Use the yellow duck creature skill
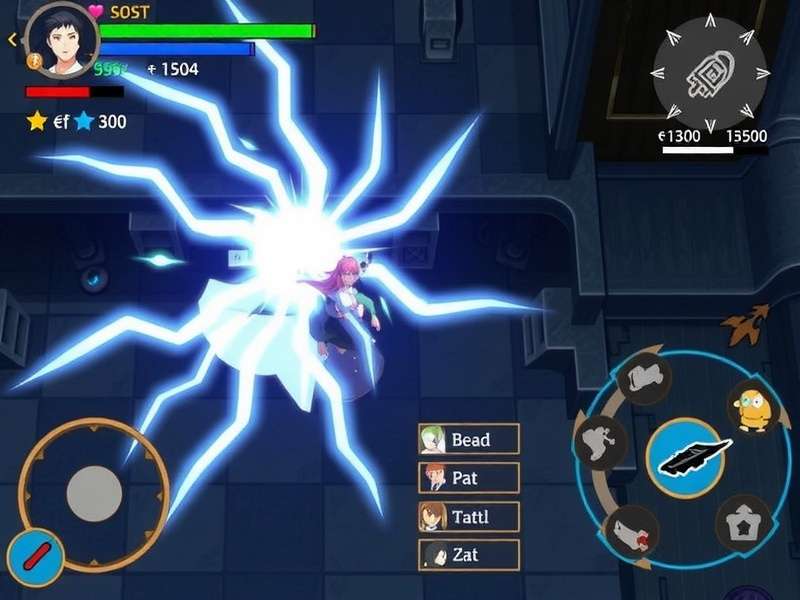This screenshot has width=800, height=600. 754,406
